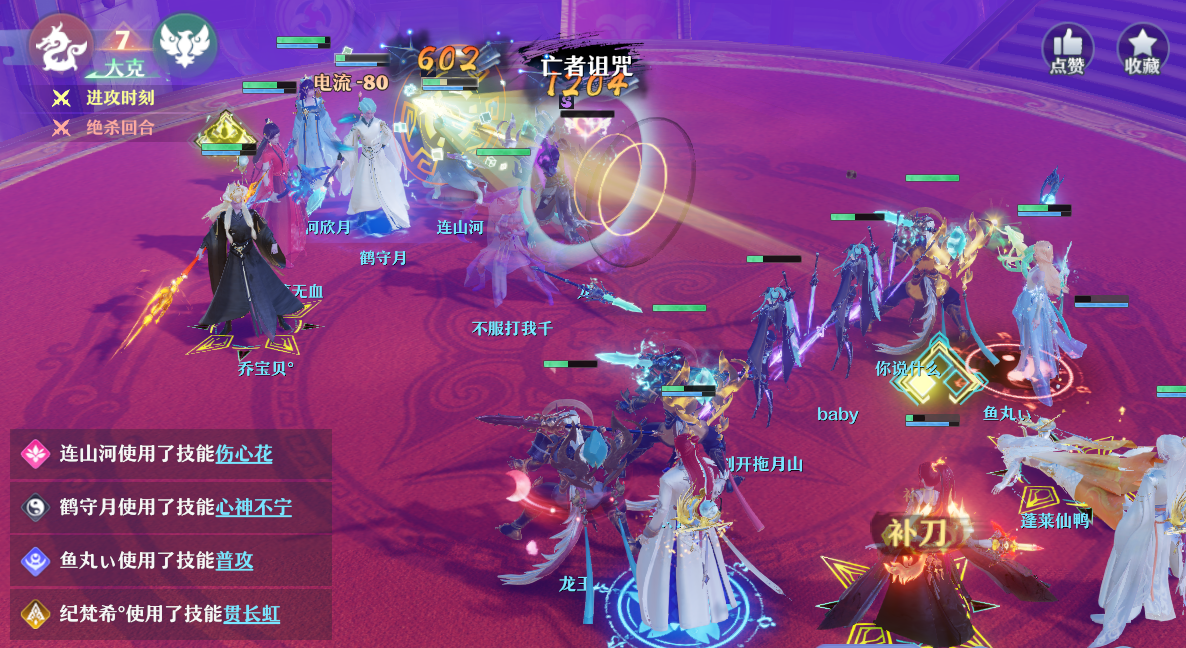Open the 伤心花 skill link
The width and height of the screenshot is (1186, 648).
tap(244, 454)
